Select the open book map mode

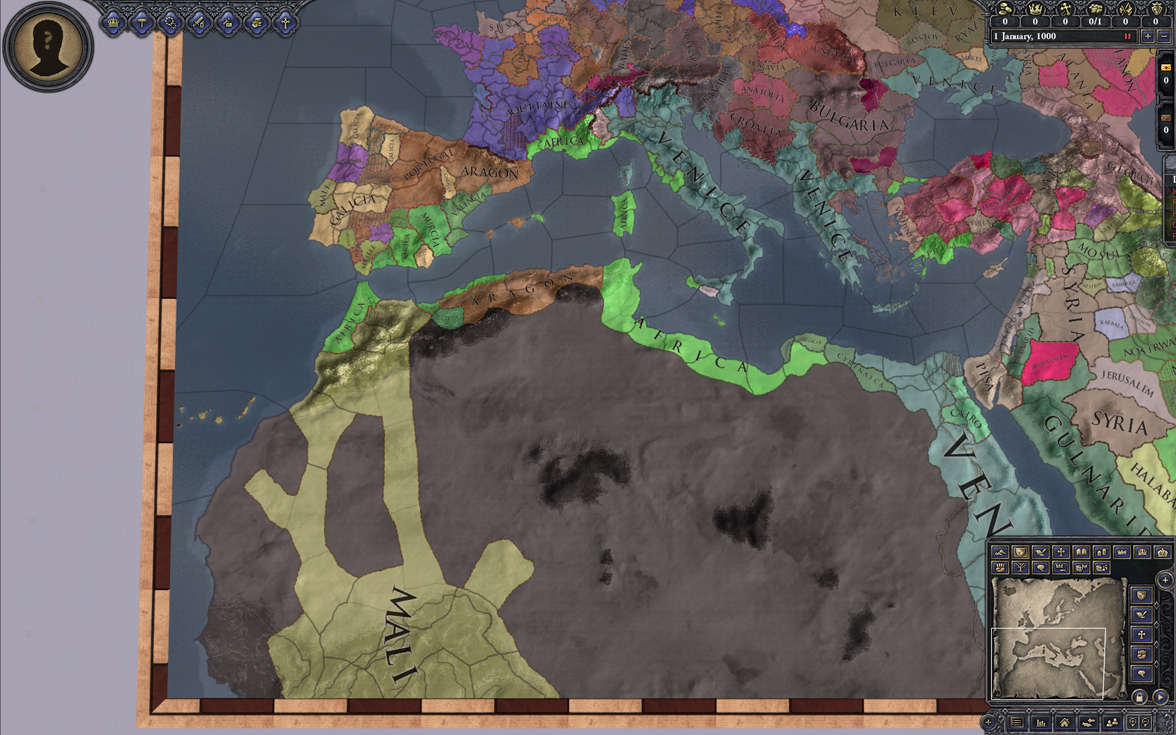coord(1081,552)
